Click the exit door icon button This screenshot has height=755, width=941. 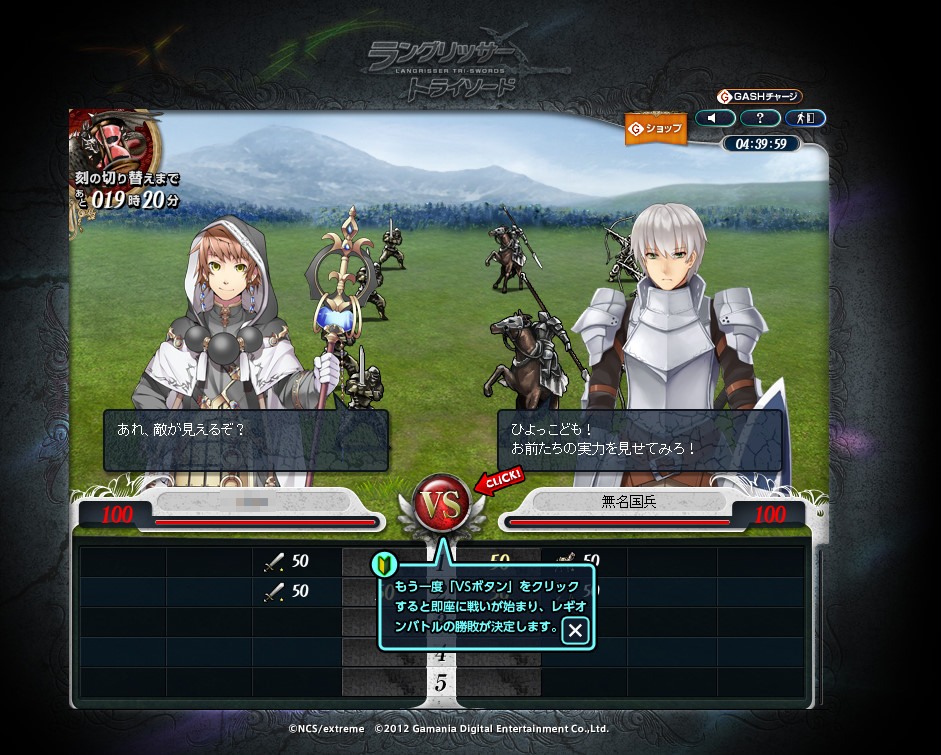tap(805, 118)
